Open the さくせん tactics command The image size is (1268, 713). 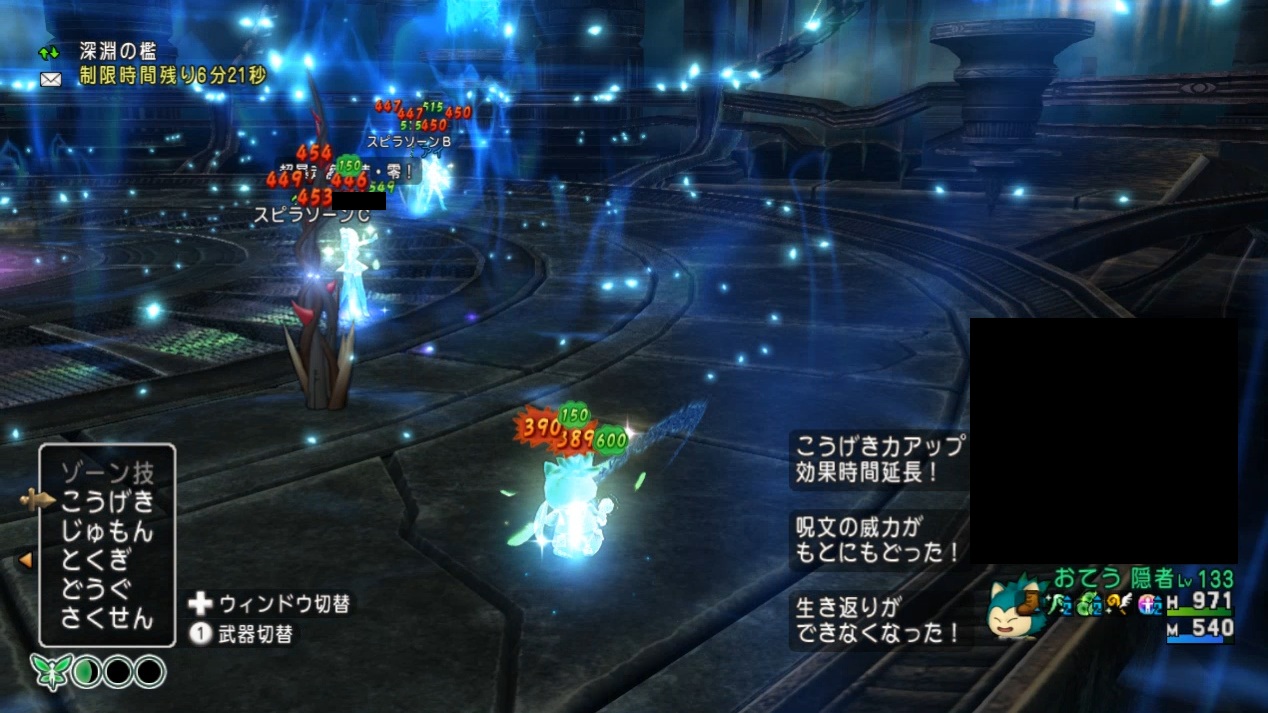point(107,618)
